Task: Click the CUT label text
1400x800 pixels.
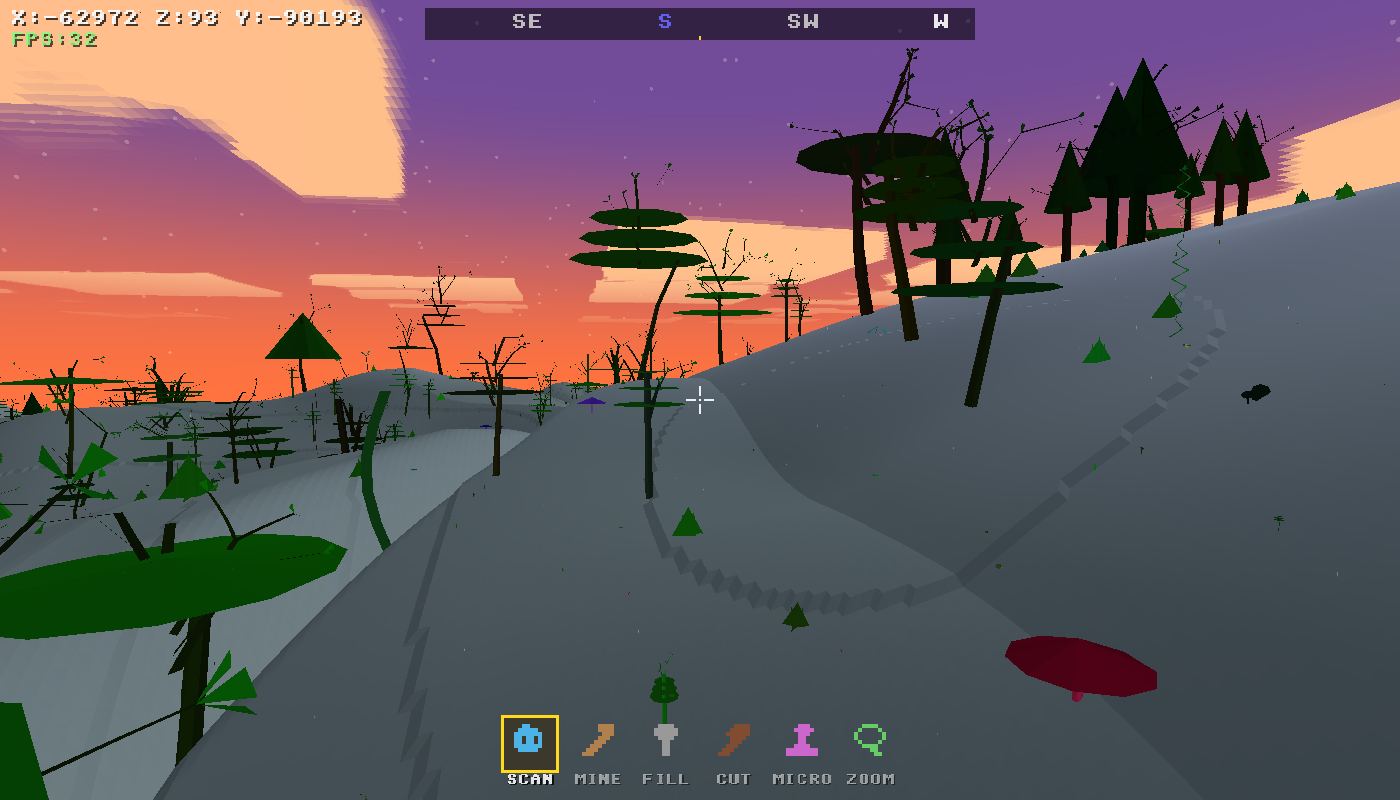Action: point(733,777)
